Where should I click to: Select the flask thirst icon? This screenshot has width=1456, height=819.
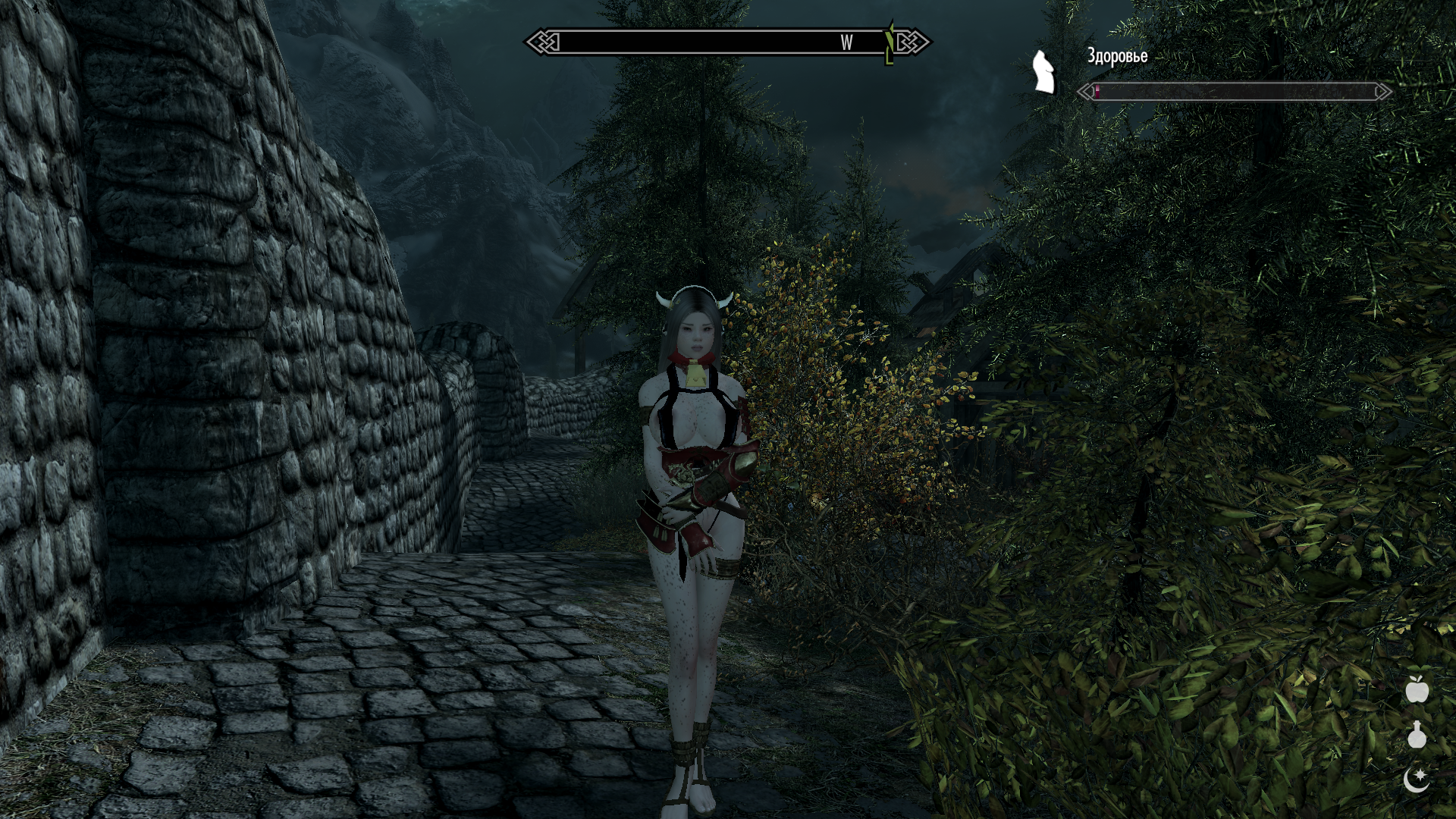coord(1417,735)
